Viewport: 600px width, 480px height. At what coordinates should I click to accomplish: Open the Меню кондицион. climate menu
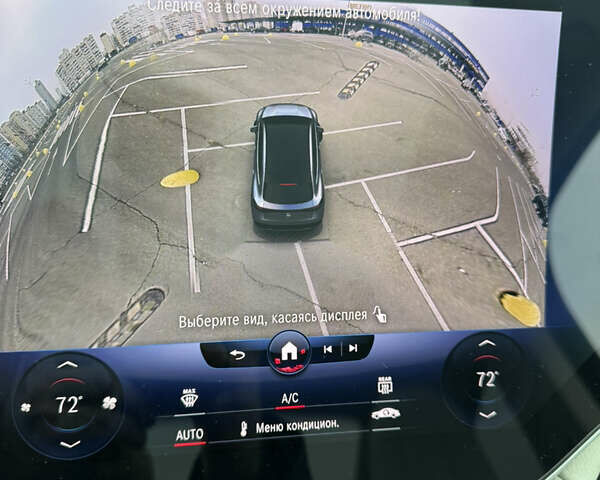click(290, 426)
